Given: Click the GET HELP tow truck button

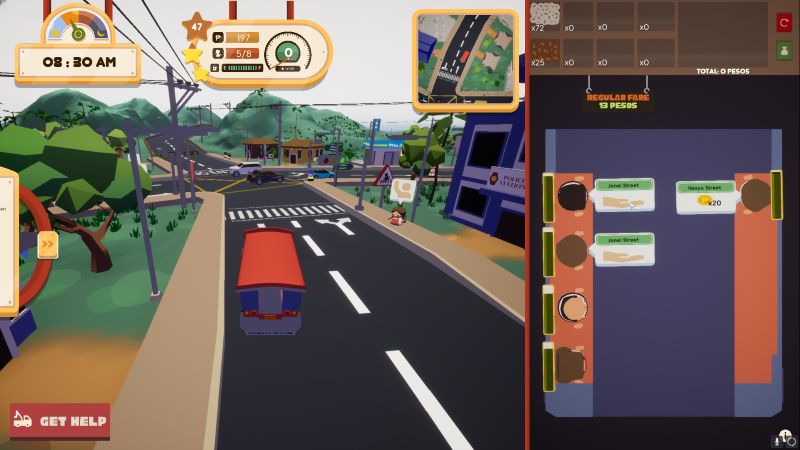Looking at the screenshot, I should point(60,421).
